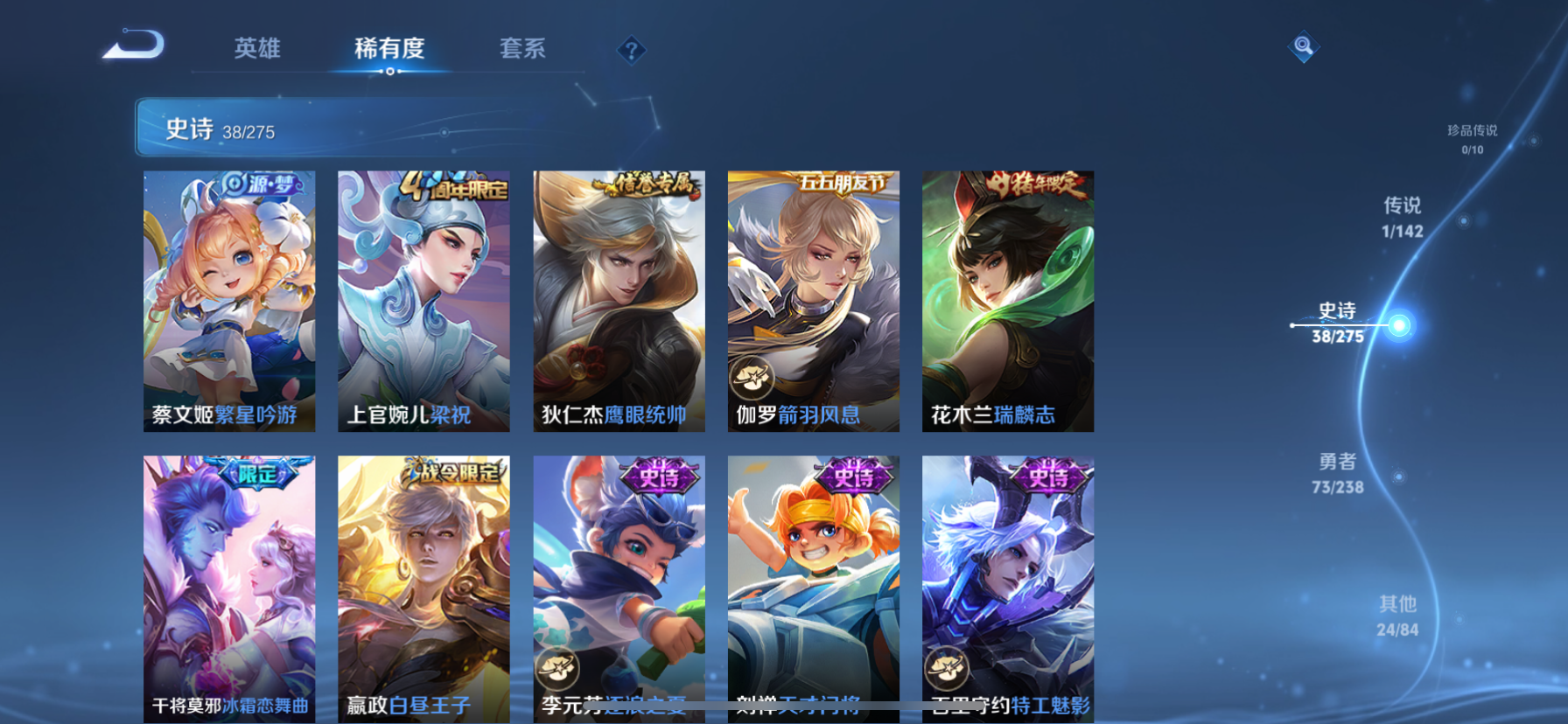
Task: Open search with the magnifier icon
Action: (1303, 46)
